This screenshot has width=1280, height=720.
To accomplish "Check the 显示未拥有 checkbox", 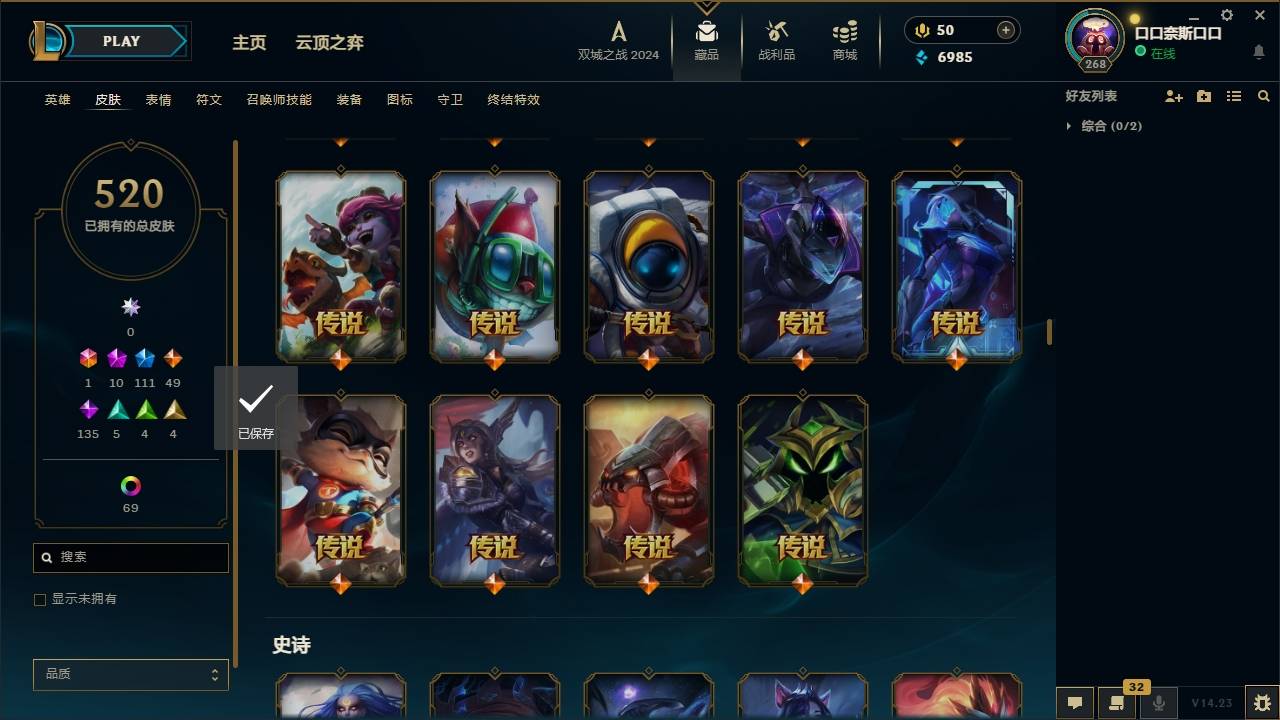I will click(x=40, y=599).
